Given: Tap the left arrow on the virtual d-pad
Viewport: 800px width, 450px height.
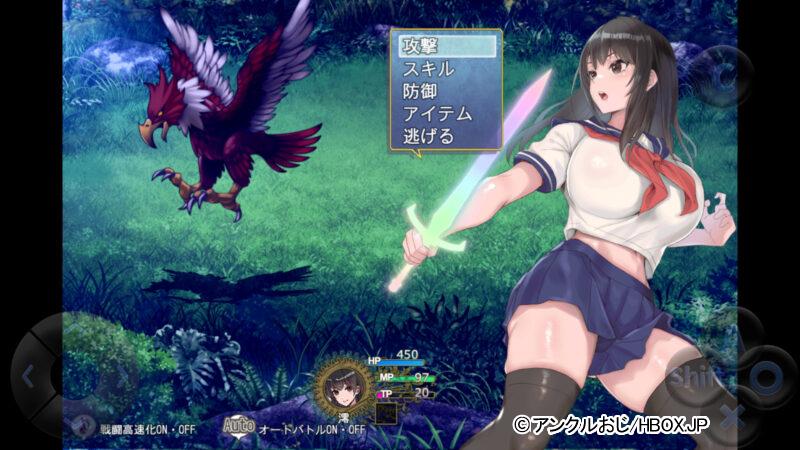Looking at the screenshot, I should click(x=27, y=377).
